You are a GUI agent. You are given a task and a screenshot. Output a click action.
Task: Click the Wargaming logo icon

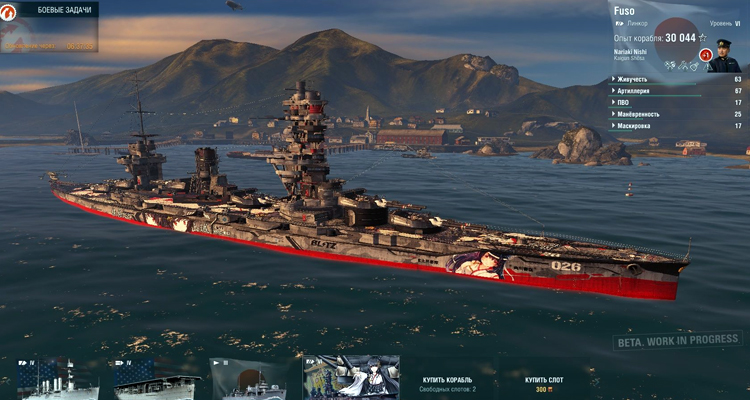(x=10, y=10)
